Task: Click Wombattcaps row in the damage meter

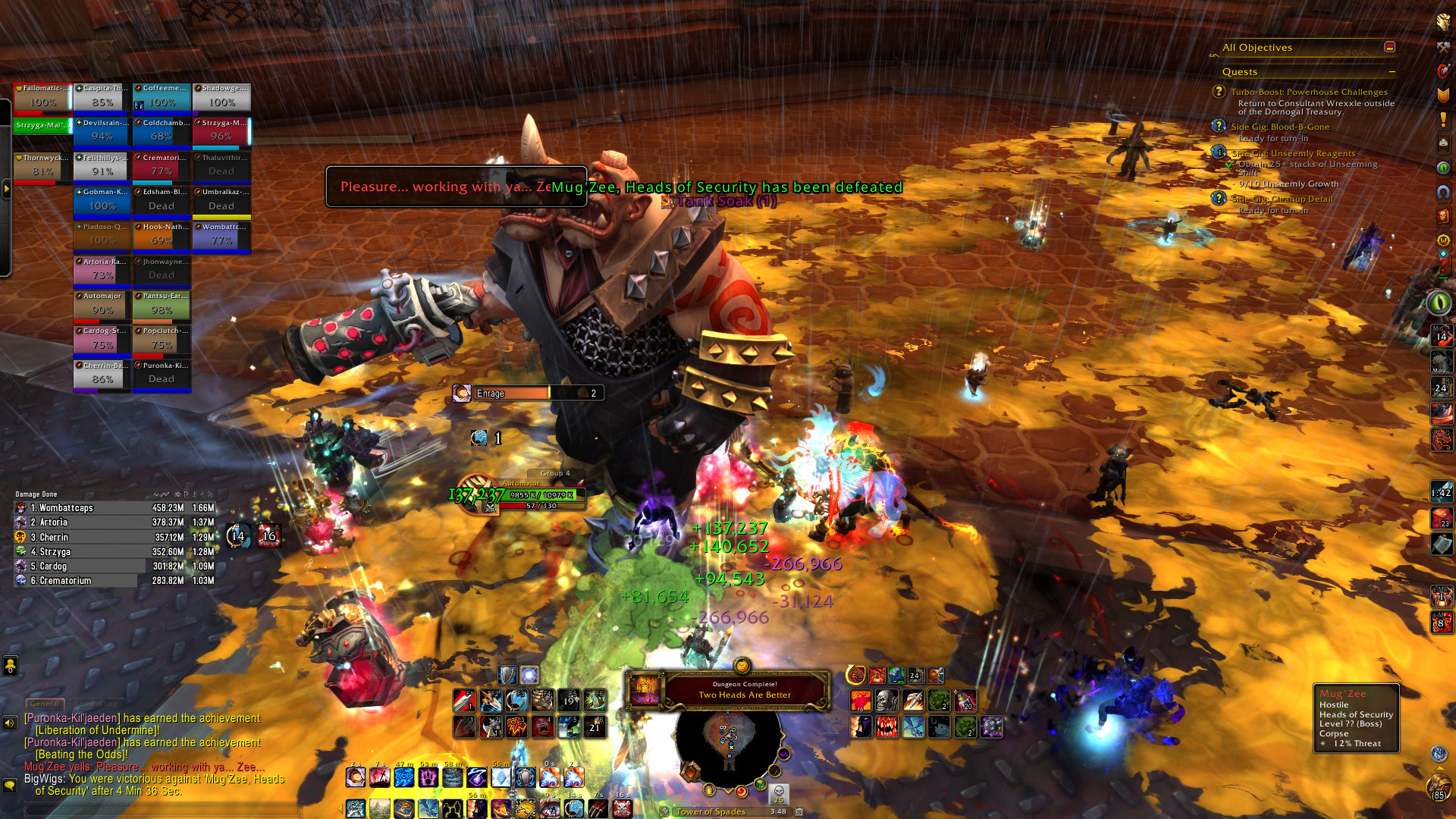Action: [x=114, y=508]
